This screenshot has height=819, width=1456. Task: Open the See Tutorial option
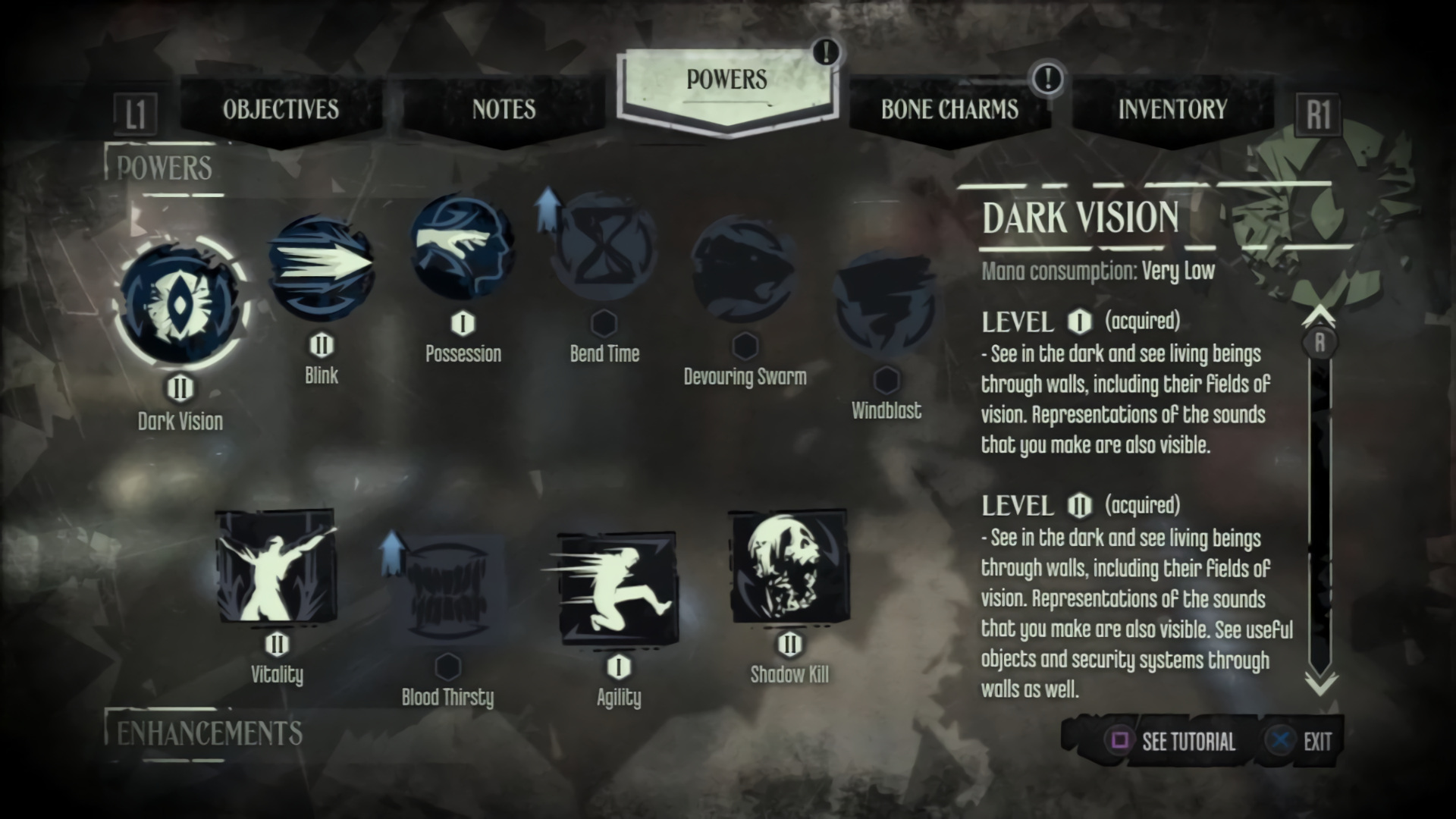click(x=1172, y=741)
